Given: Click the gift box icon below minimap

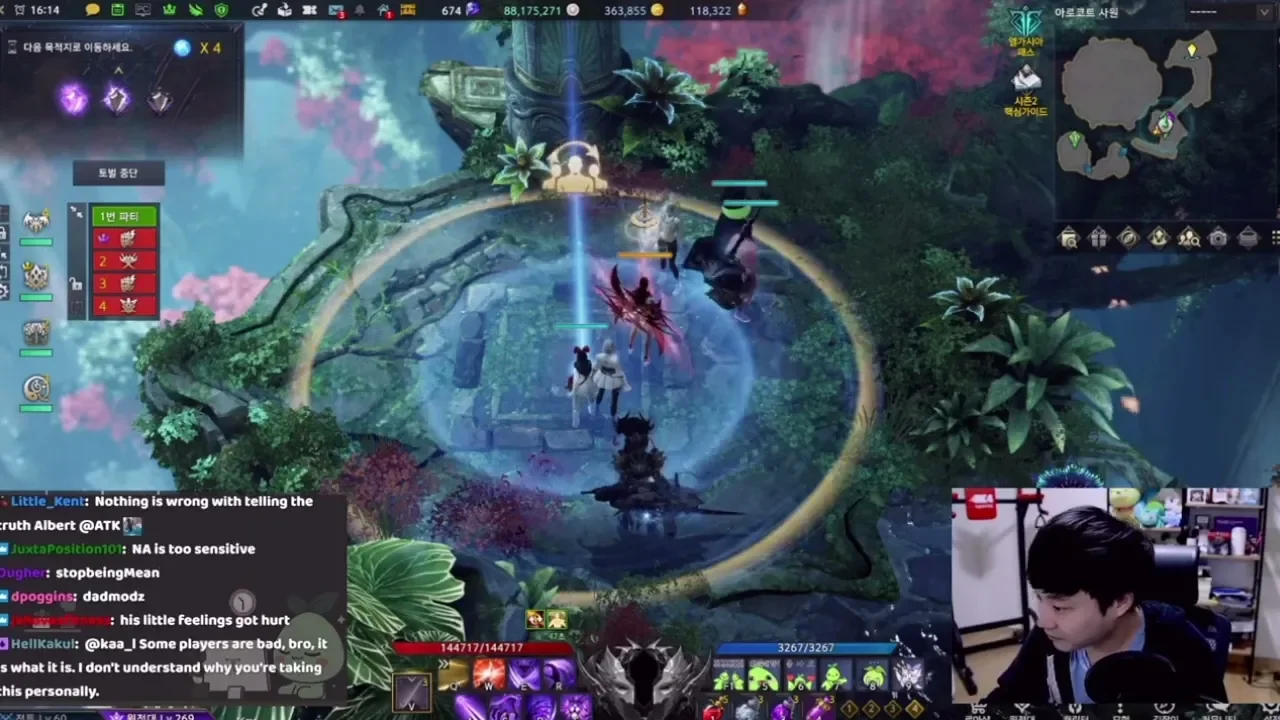Looking at the screenshot, I should (1098, 238).
